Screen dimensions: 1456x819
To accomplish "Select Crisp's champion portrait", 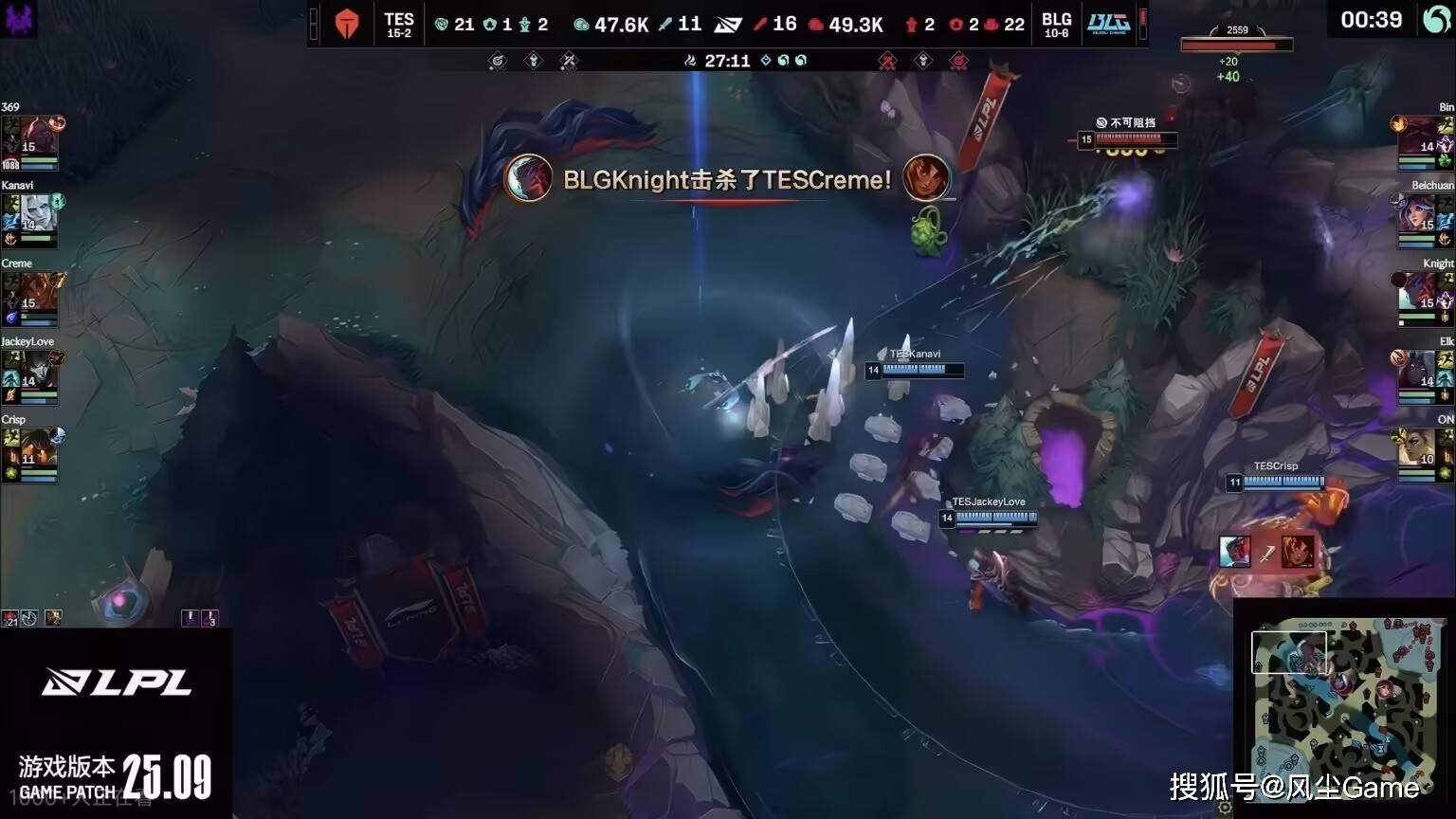I will pos(38,450).
